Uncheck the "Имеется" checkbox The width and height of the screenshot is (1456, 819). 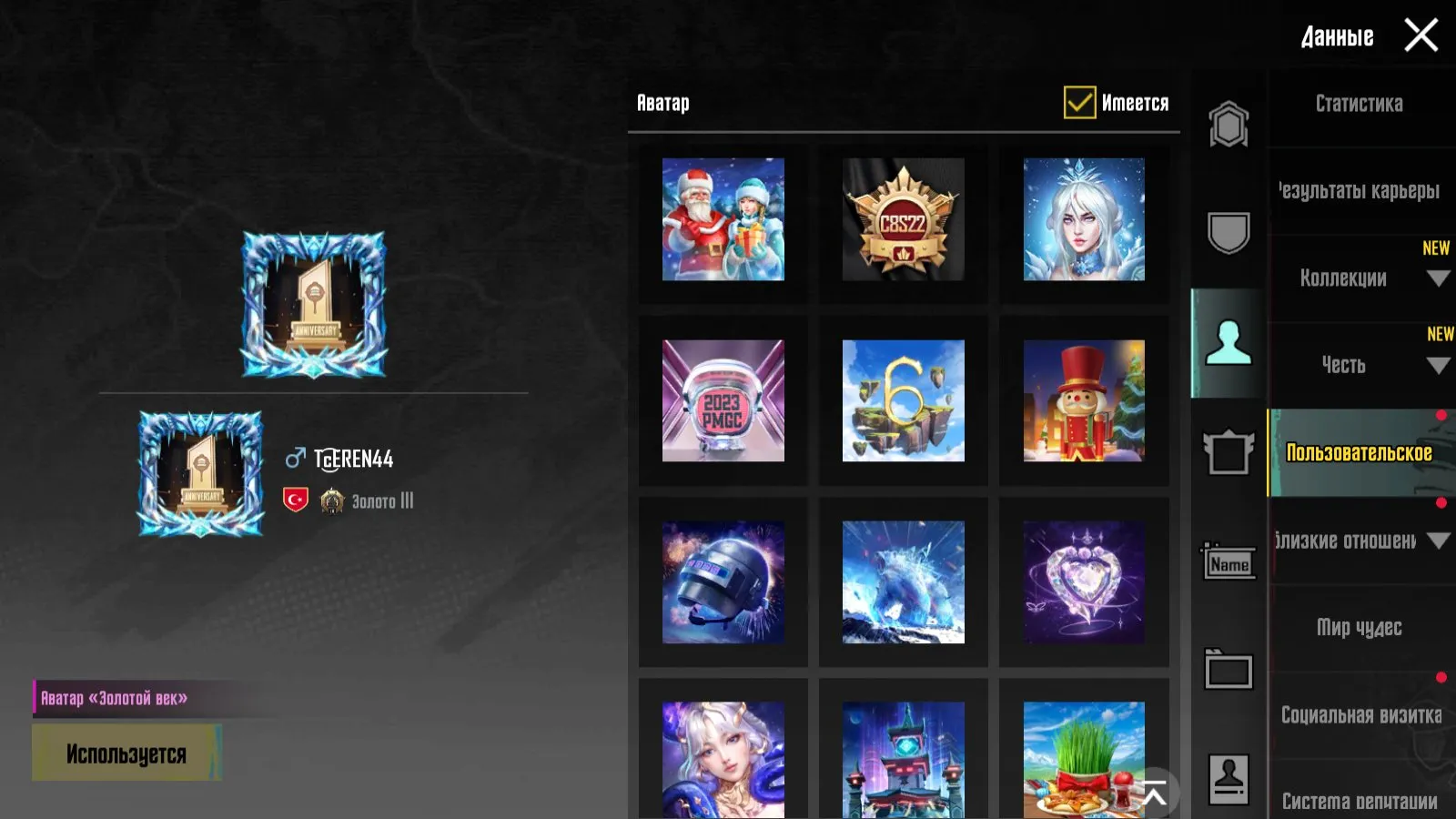[x=1079, y=103]
